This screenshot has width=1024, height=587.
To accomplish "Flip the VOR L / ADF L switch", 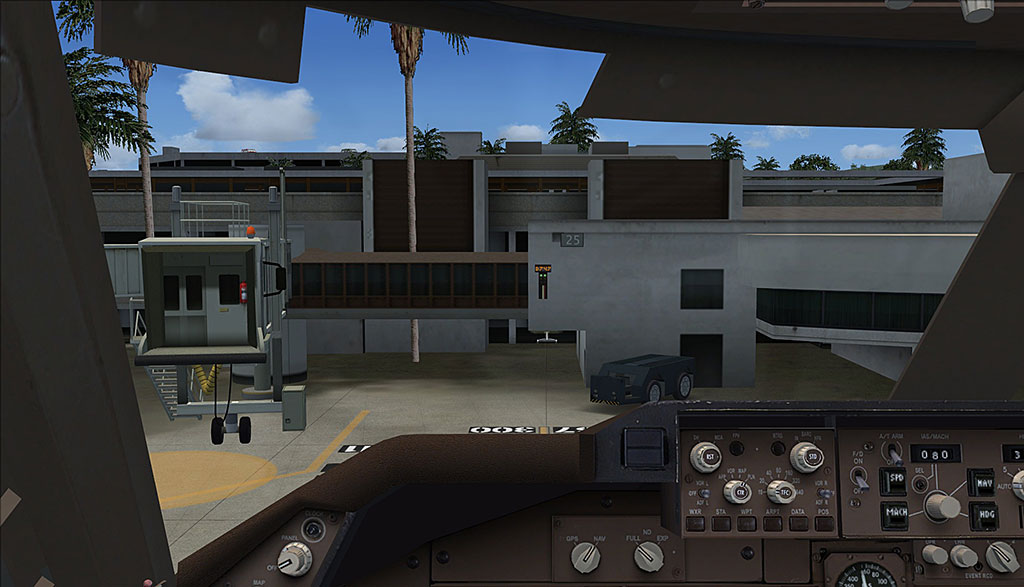I will click(703, 493).
